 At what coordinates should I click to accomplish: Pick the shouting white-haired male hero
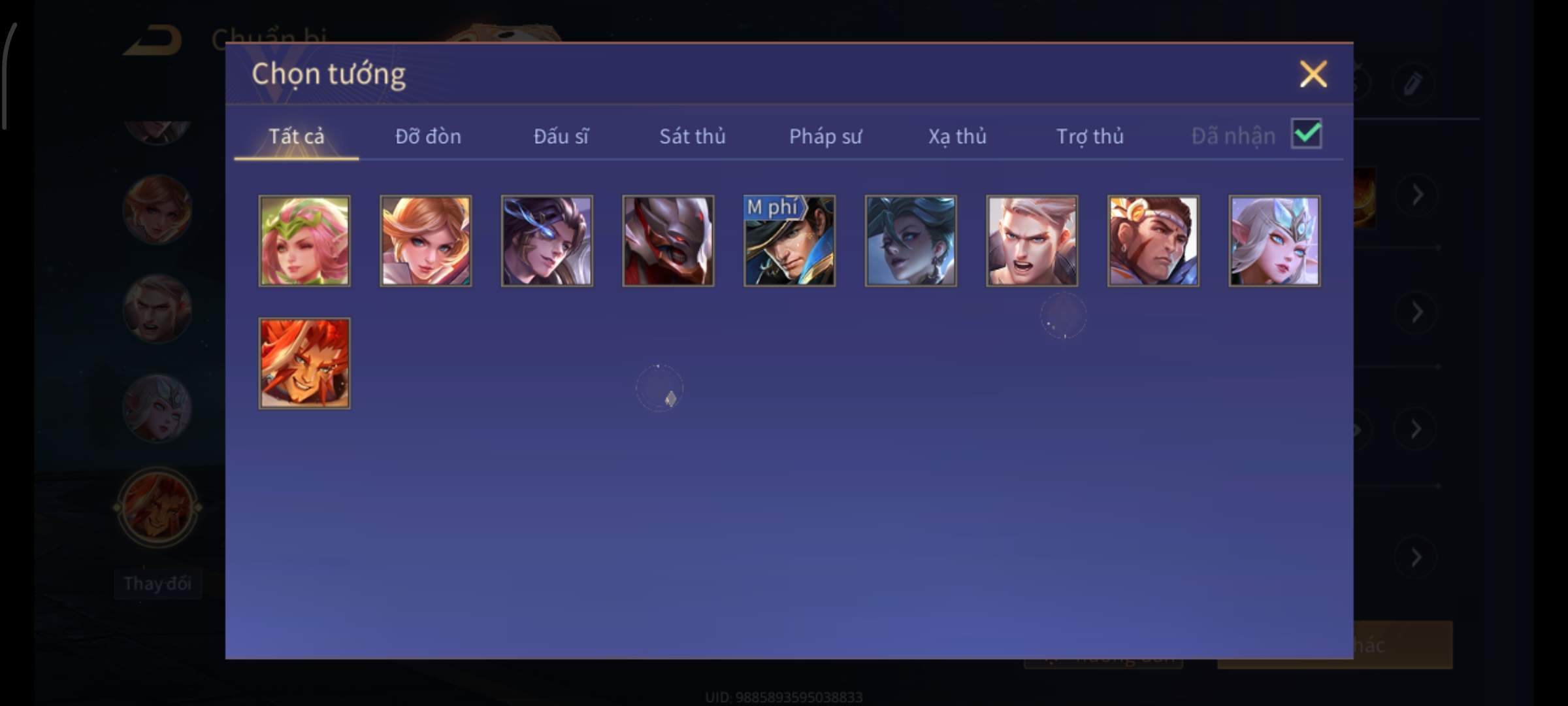1032,241
